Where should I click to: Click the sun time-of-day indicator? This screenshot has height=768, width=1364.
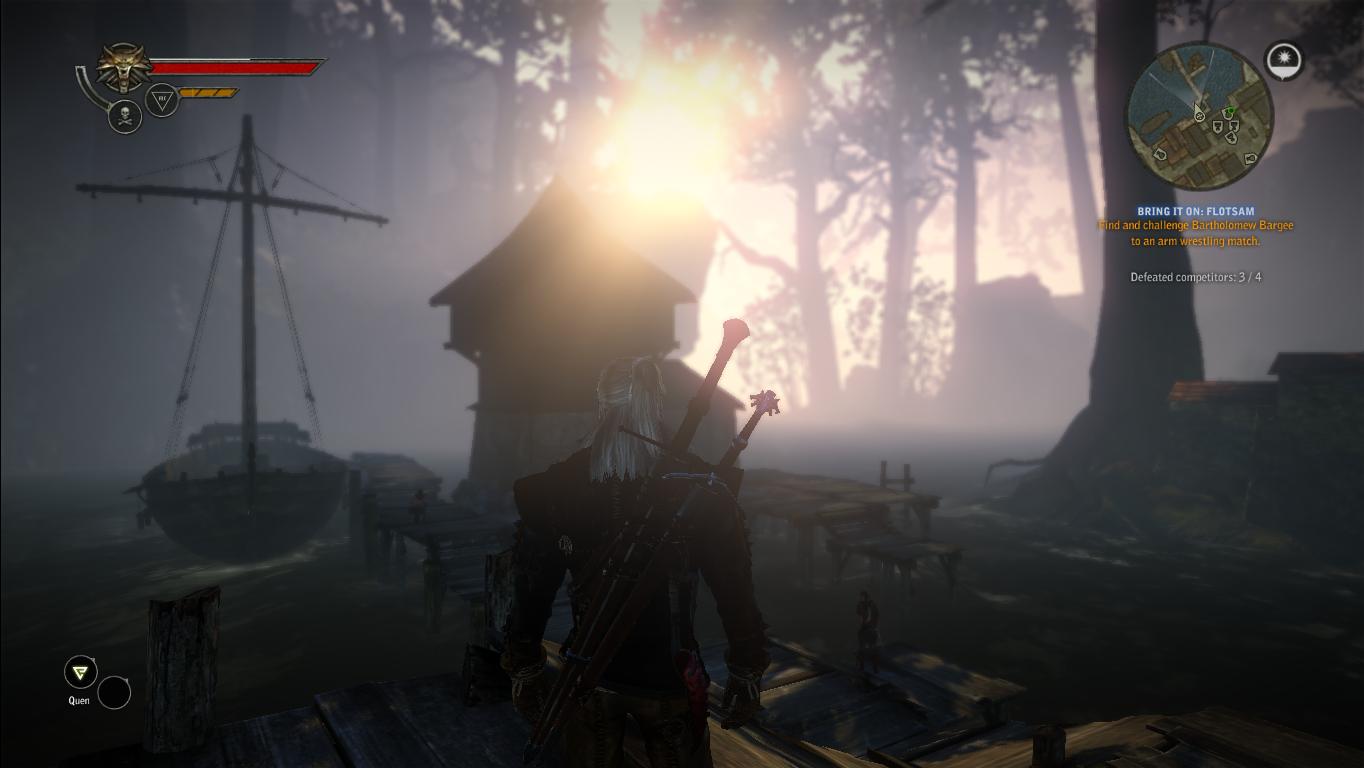coord(1283,60)
